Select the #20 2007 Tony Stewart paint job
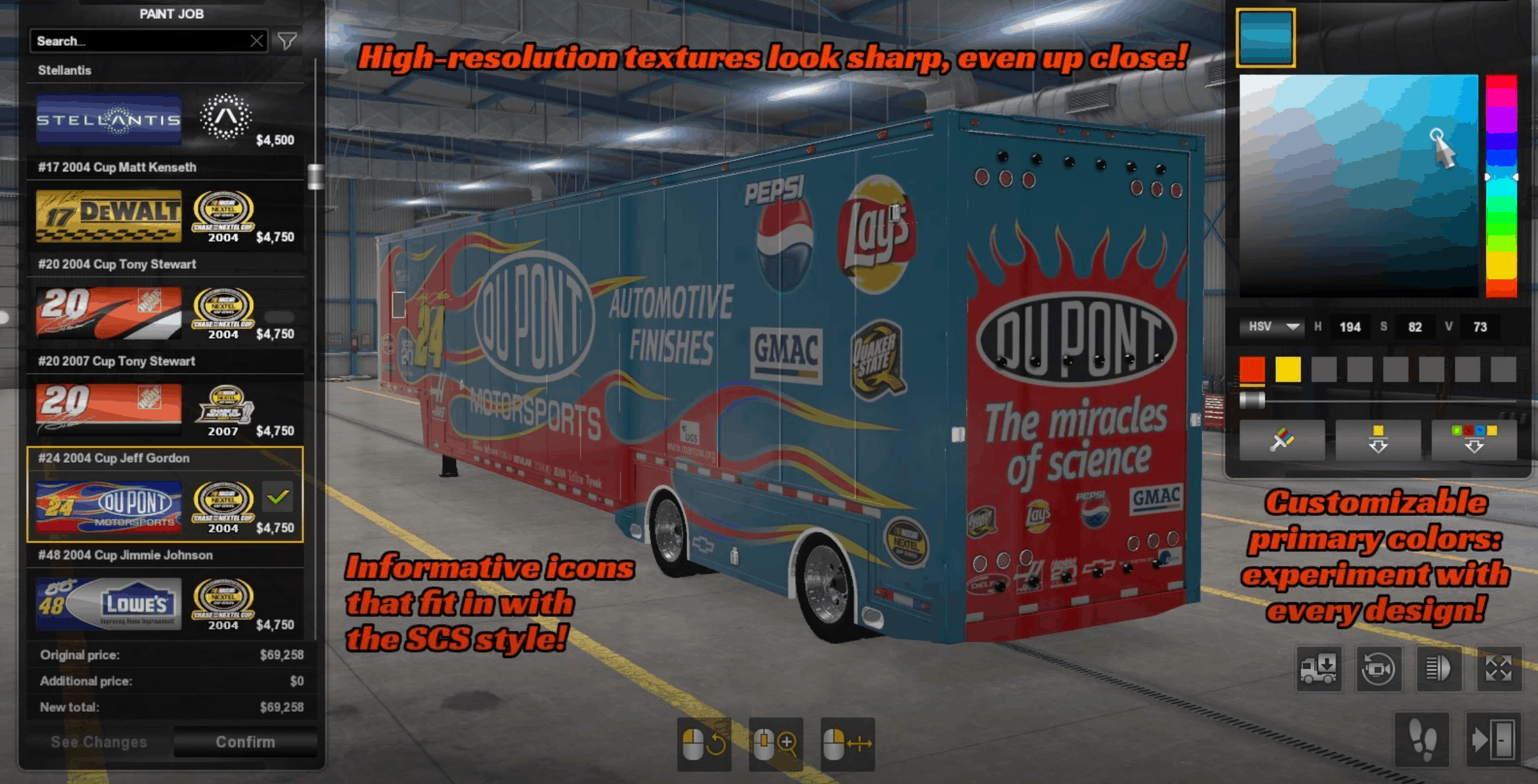 pos(165,410)
